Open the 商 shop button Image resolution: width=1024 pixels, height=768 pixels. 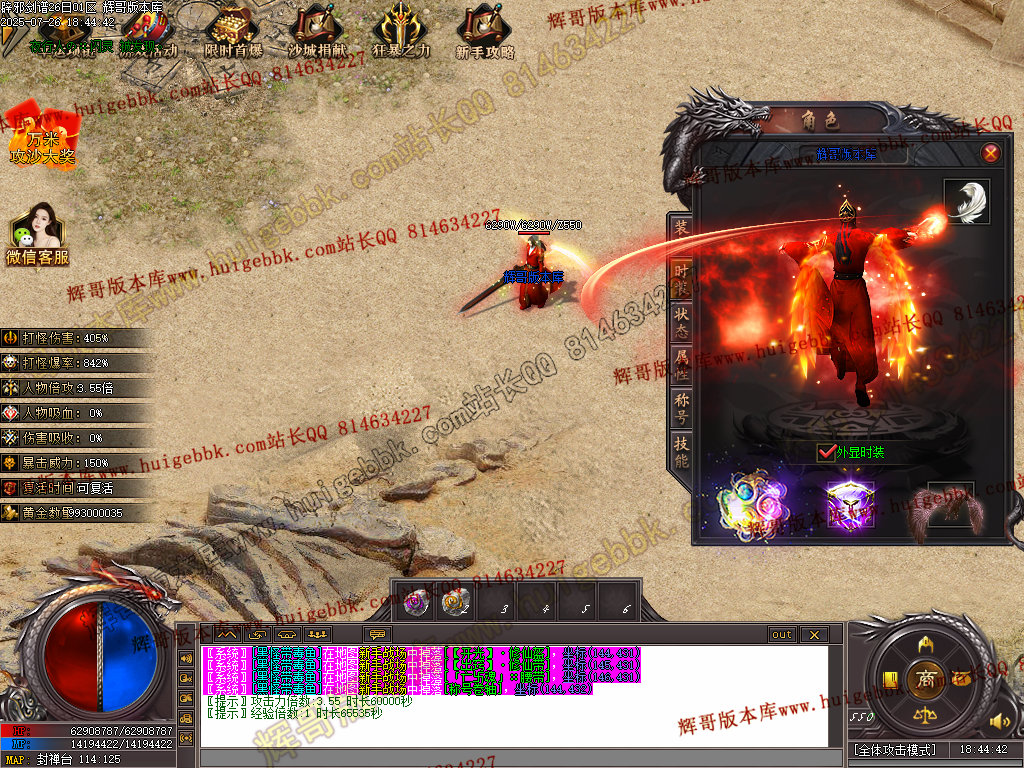coord(926,678)
